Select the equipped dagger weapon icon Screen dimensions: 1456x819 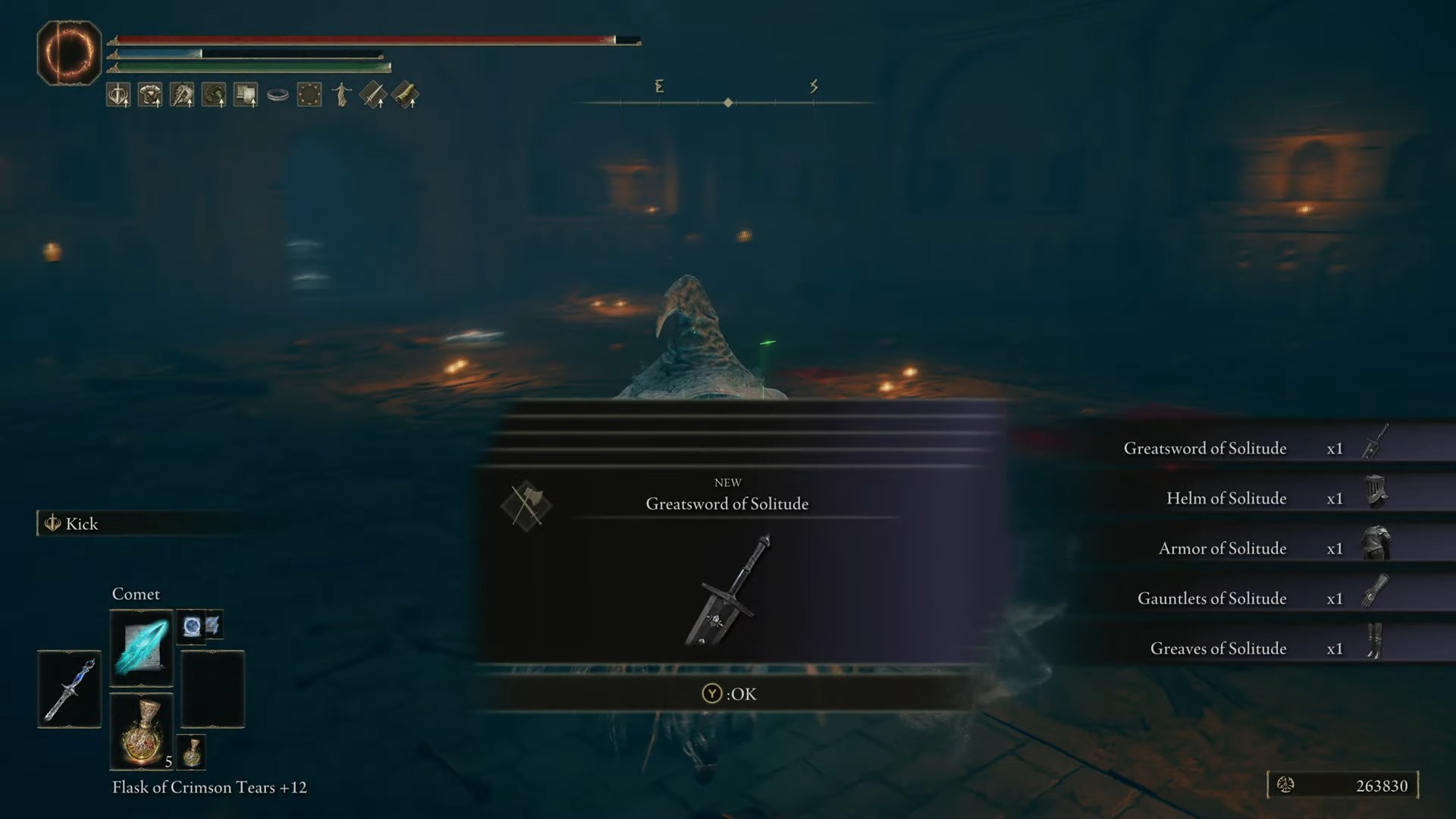[69, 690]
